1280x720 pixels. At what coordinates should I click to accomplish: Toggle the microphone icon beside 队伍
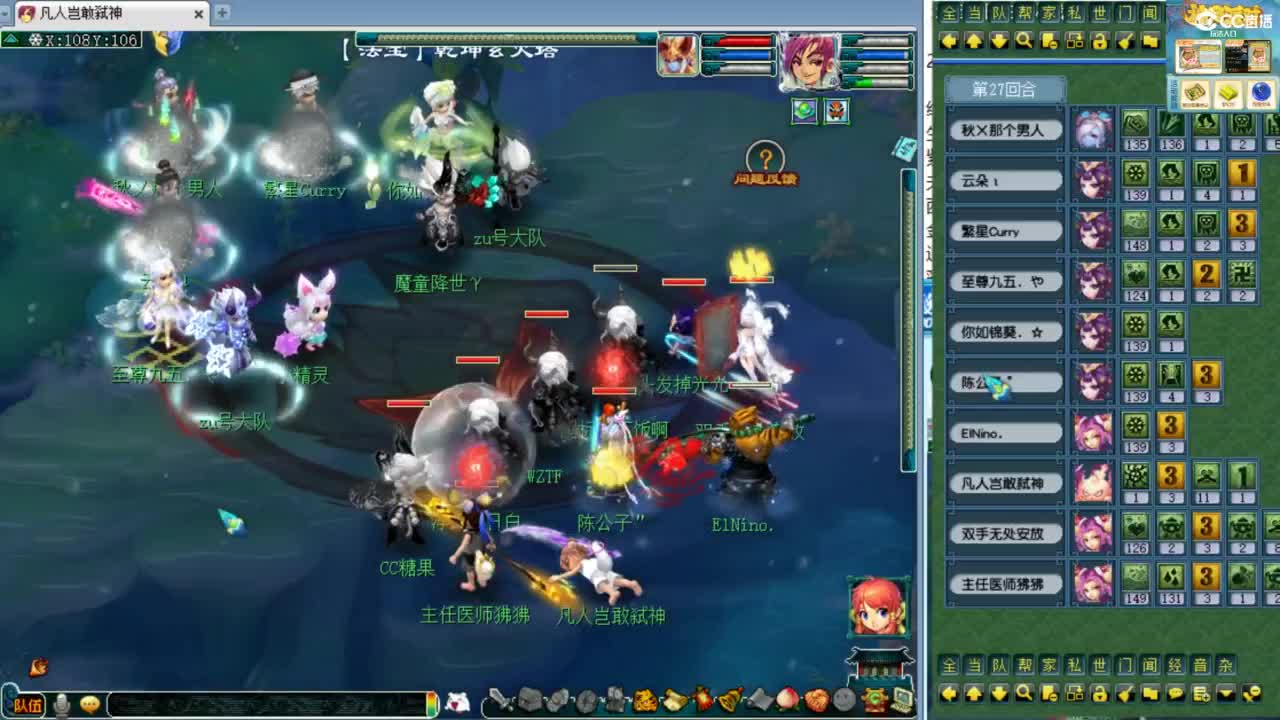[63, 703]
